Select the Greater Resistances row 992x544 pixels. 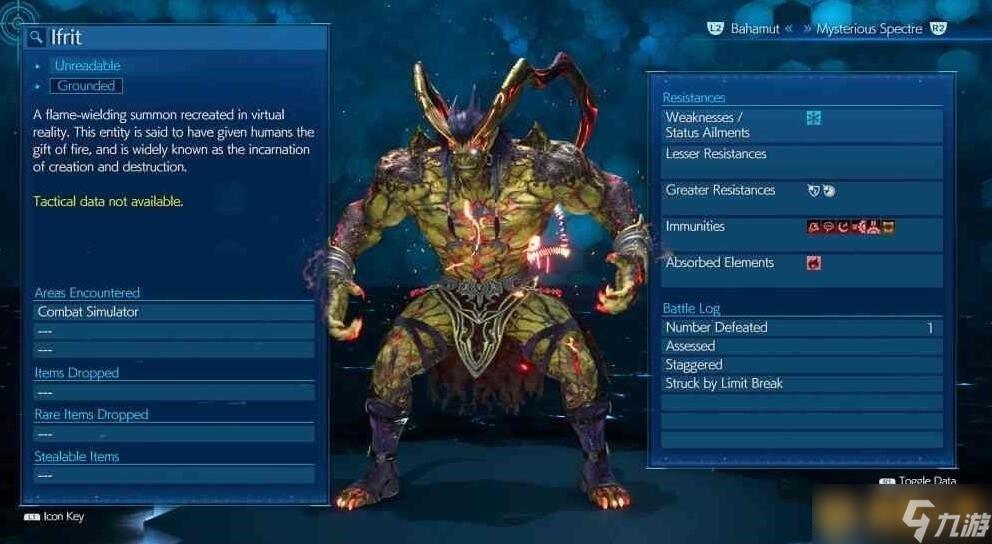coord(802,191)
